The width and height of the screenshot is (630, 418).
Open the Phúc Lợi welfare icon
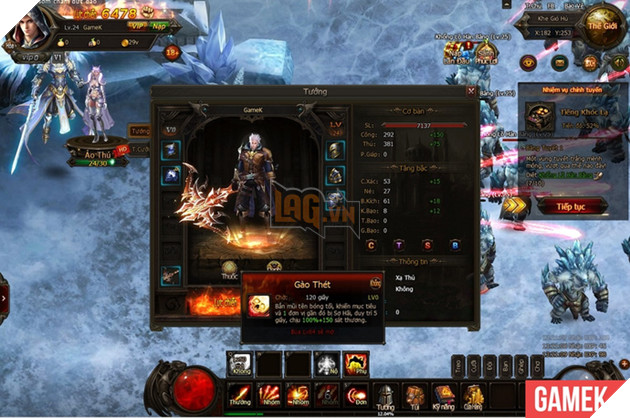(x=487, y=54)
